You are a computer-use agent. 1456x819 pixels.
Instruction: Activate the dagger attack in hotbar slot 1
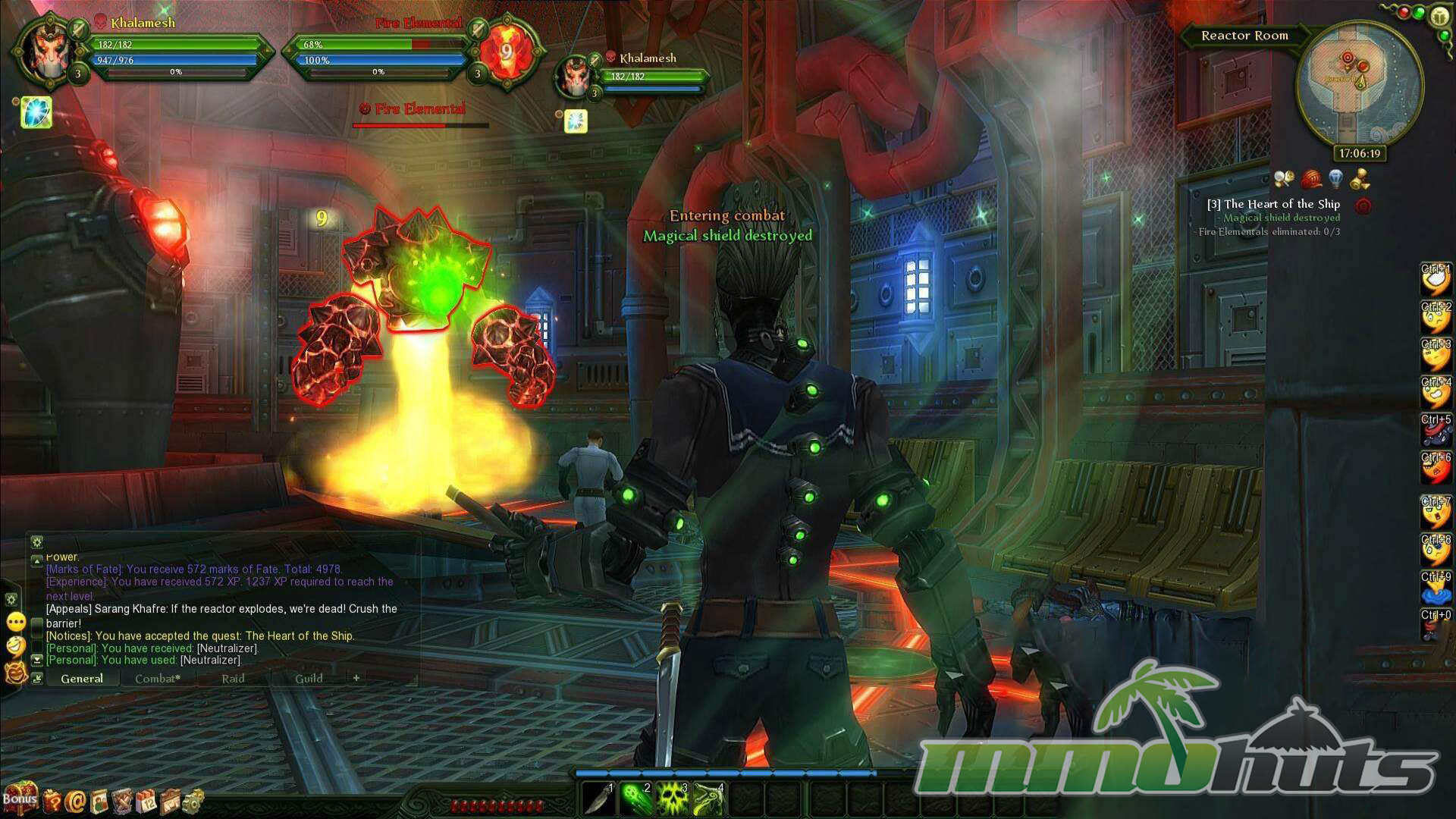[x=599, y=799]
